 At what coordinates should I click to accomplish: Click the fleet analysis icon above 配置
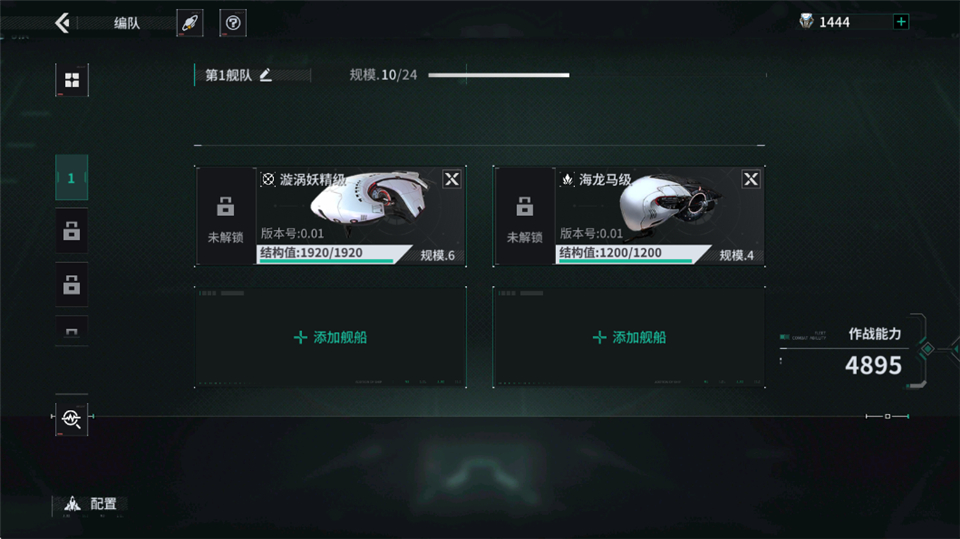(x=71, y=417)
